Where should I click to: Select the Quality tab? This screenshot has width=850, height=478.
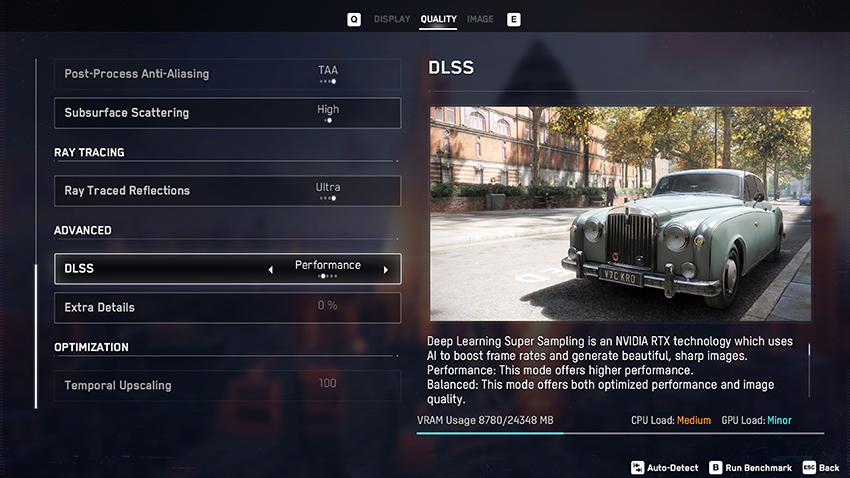(x=438, y=19)
